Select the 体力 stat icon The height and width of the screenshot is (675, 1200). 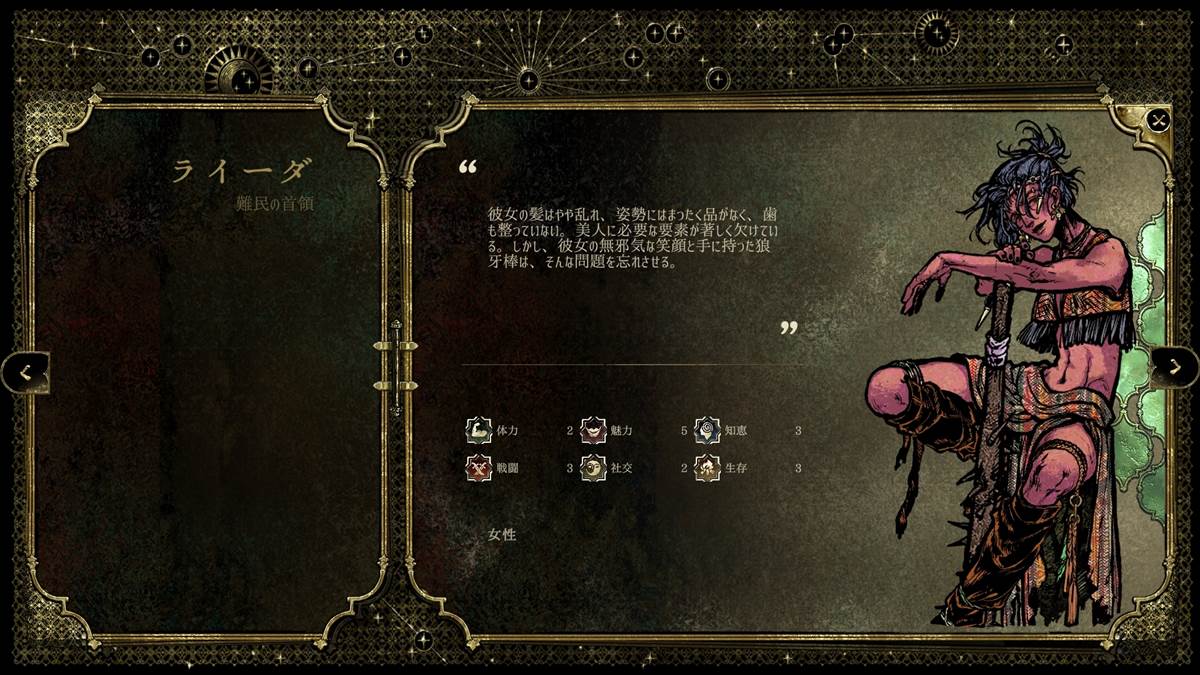pos(479,430)
